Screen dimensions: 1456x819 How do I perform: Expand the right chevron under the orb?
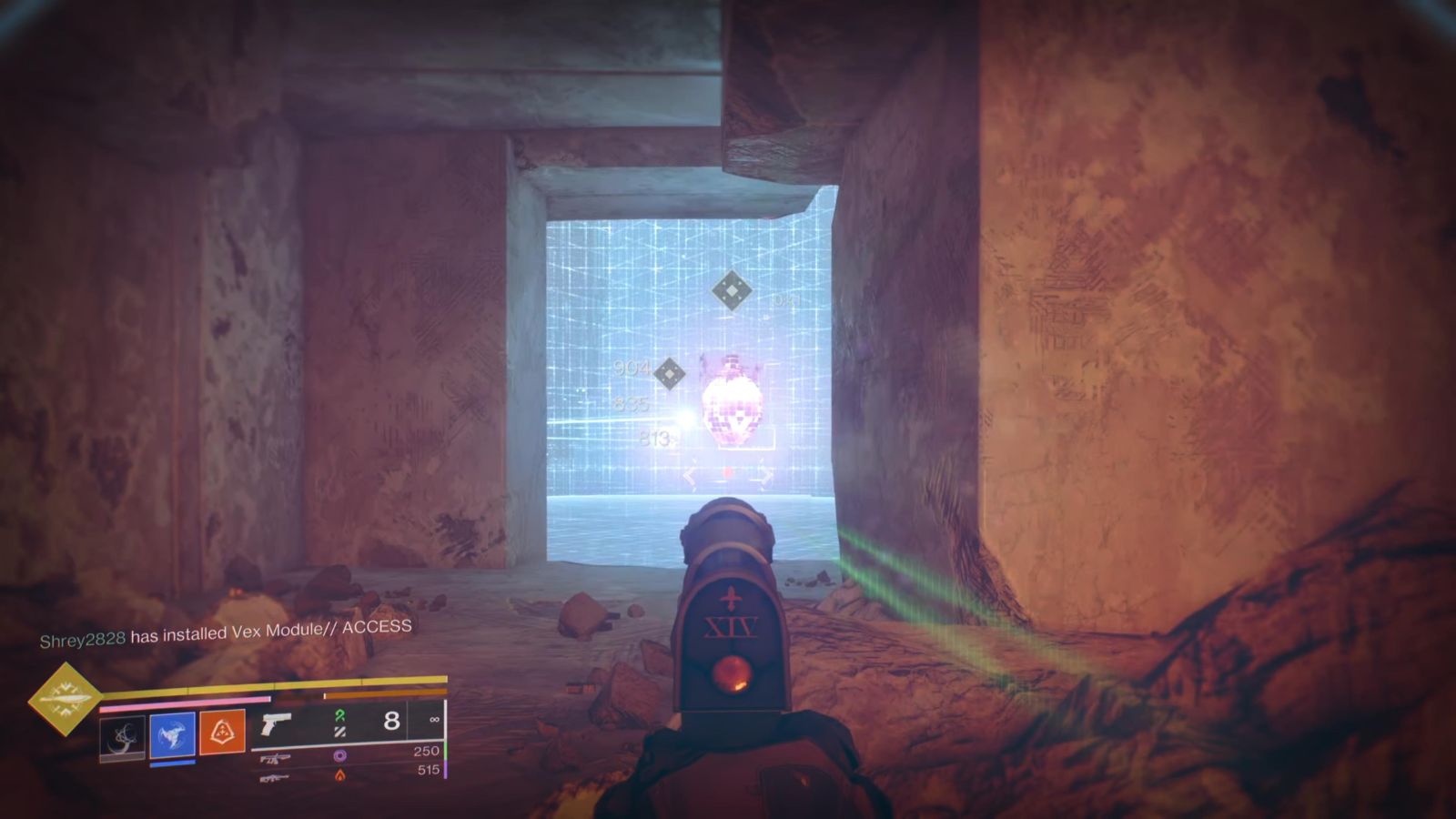point(765,474)
